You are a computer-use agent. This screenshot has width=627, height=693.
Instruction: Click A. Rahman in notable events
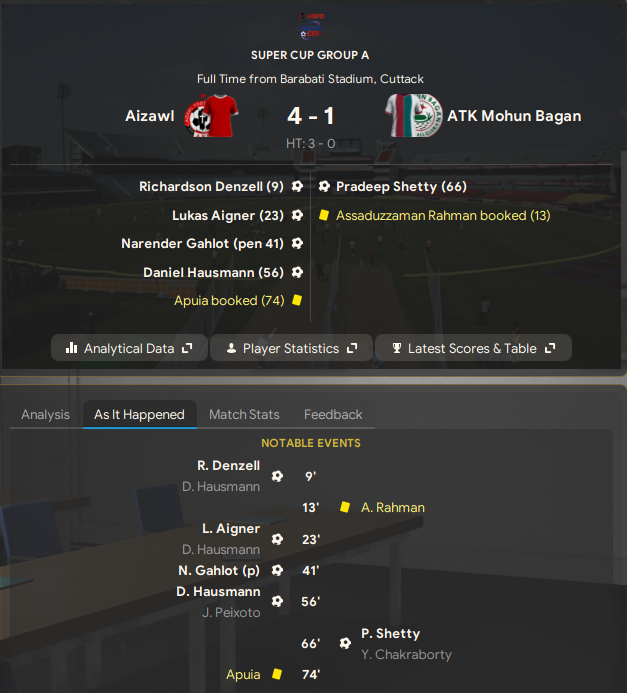coord(393,507)
